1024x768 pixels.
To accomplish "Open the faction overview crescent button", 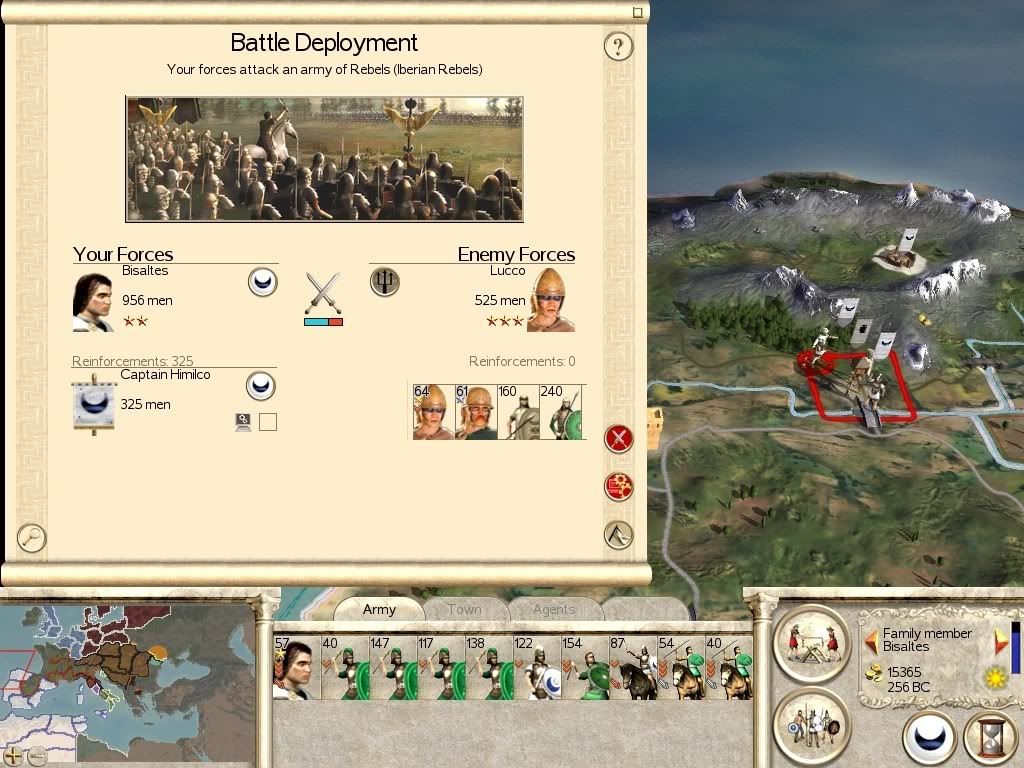I will click(x=929, y=739).
